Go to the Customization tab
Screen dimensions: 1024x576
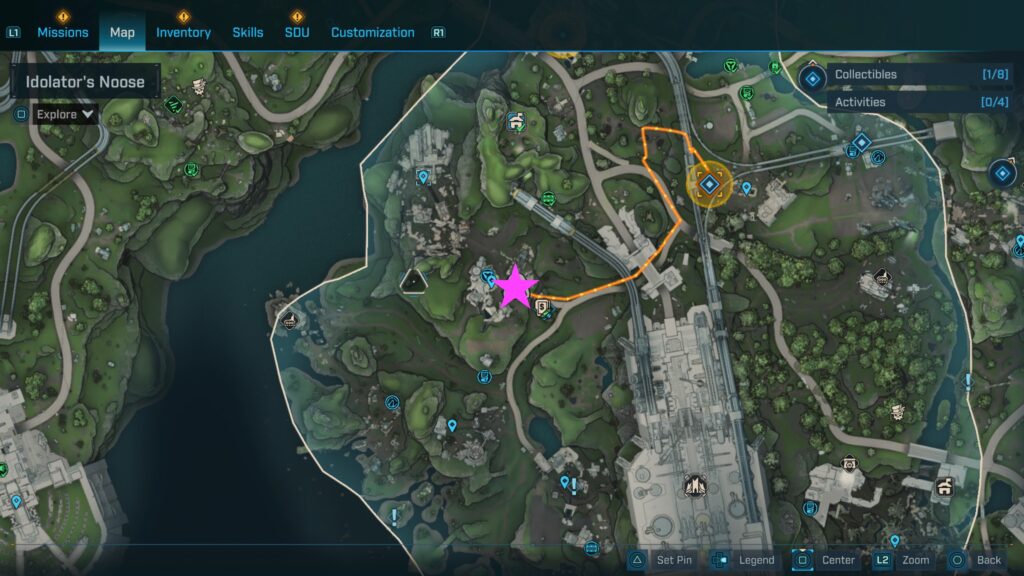pos(372,32)
